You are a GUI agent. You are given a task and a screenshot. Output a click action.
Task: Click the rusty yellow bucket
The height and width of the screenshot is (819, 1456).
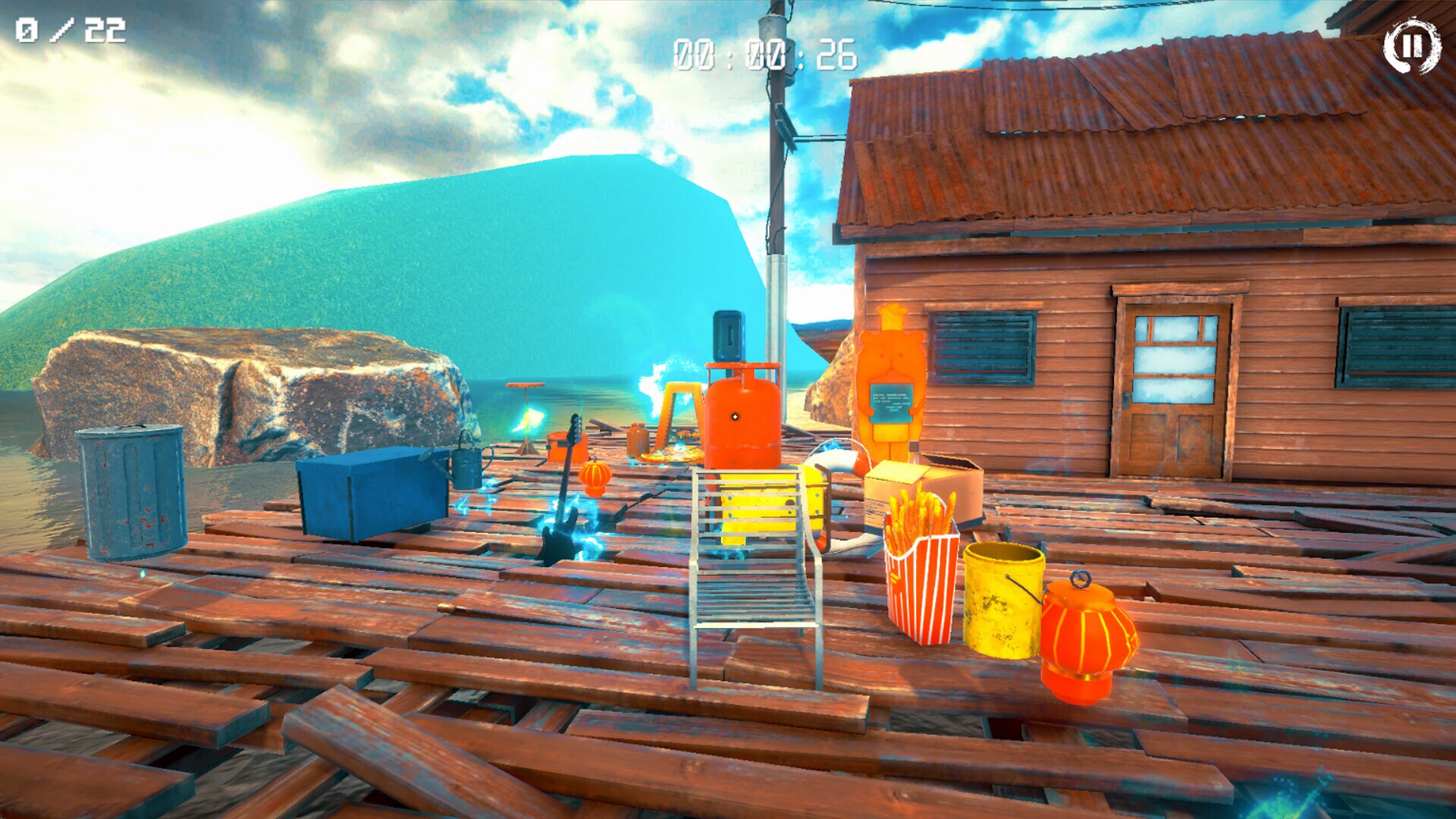click(x=1001, y=599)
